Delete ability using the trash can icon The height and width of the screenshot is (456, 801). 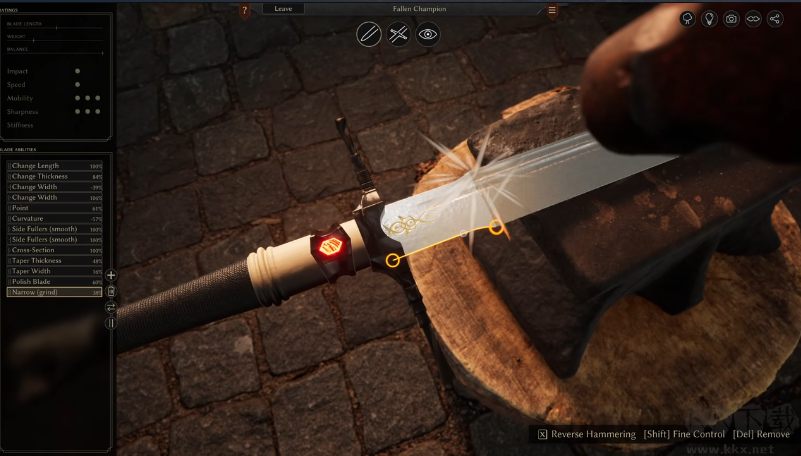click(x=111, y=291)
